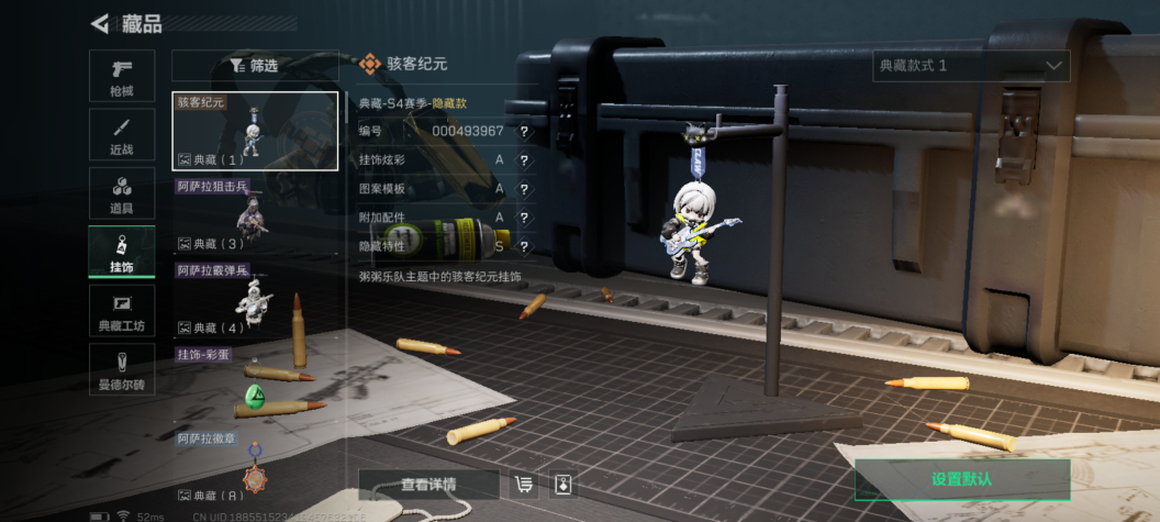The image size is (1160, 522).
Task: Pick the 阿萨拉狙击兵 charm
Action: point(255,215)
